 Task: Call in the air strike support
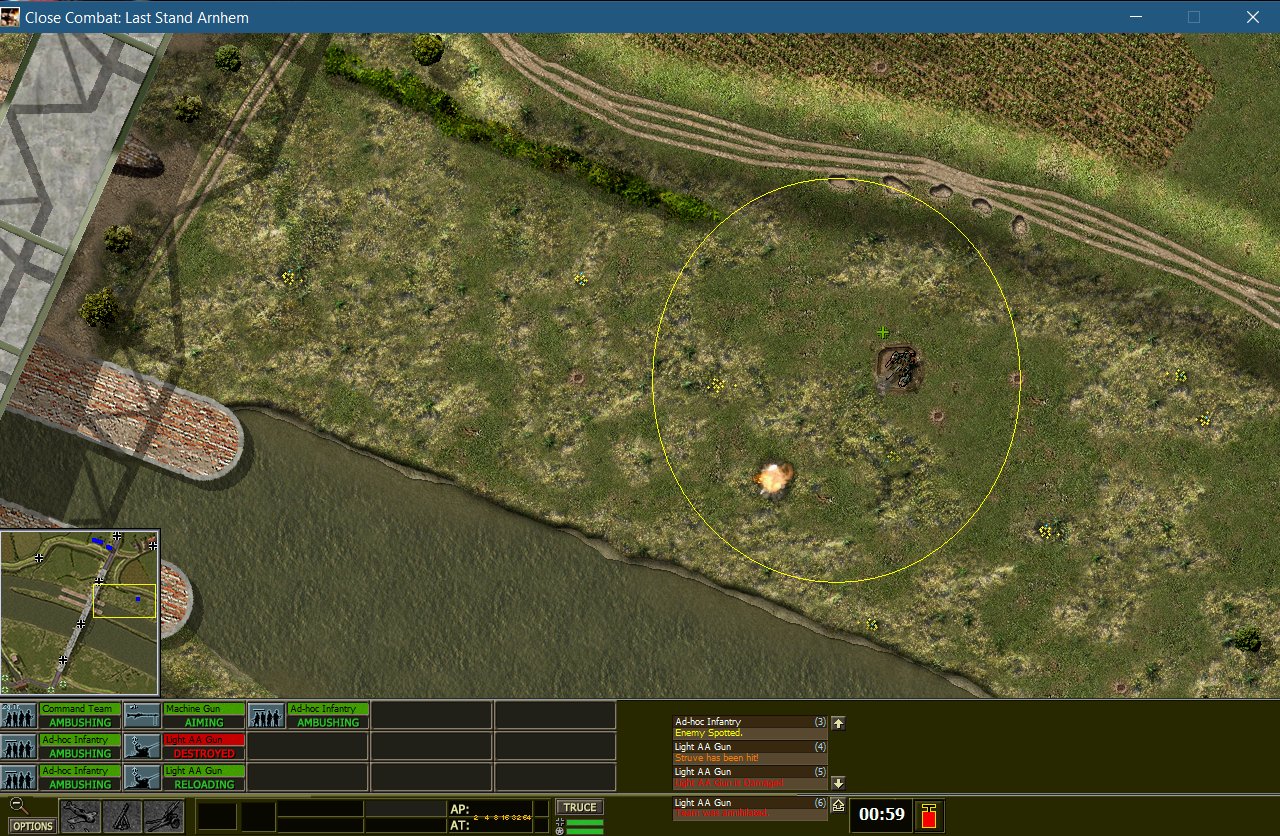pyautogui.click(x=80, y=816)
